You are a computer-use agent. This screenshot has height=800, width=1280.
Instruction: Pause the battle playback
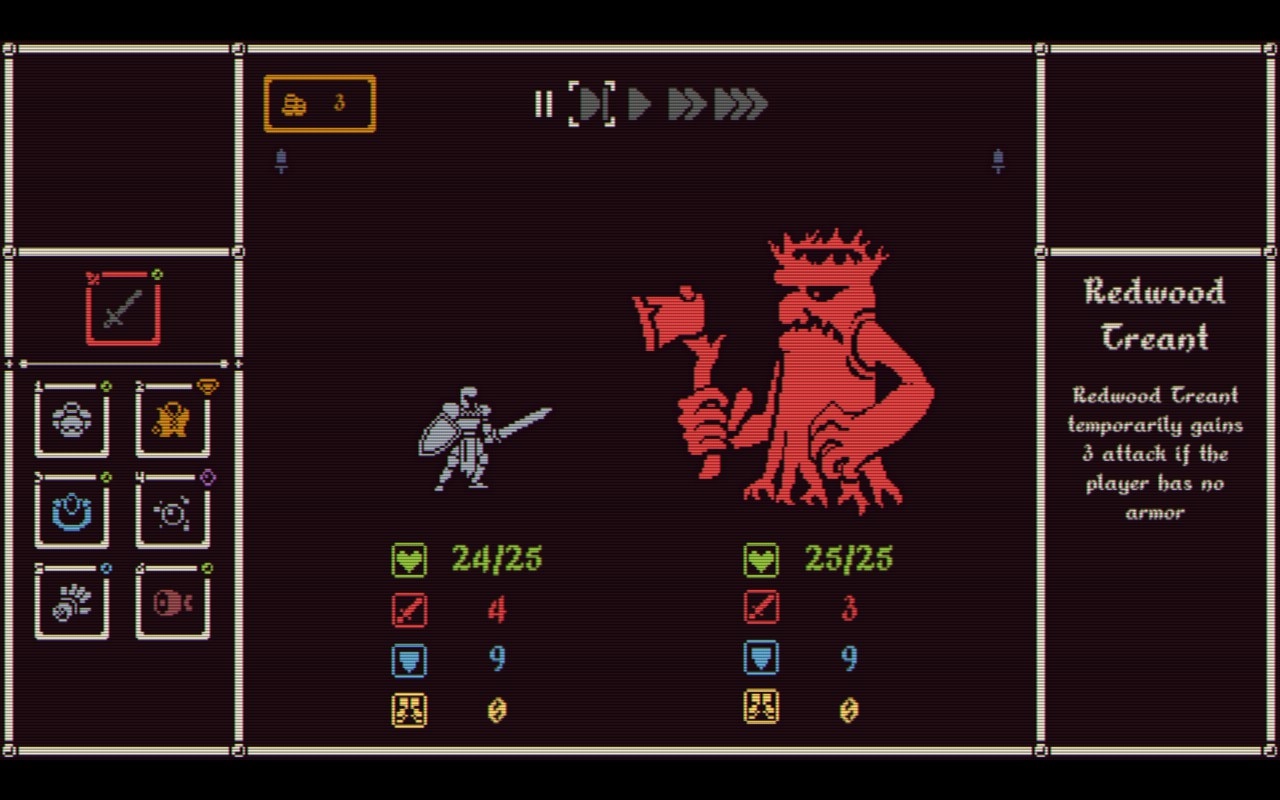pyautogui.click(x=544, y=105)
